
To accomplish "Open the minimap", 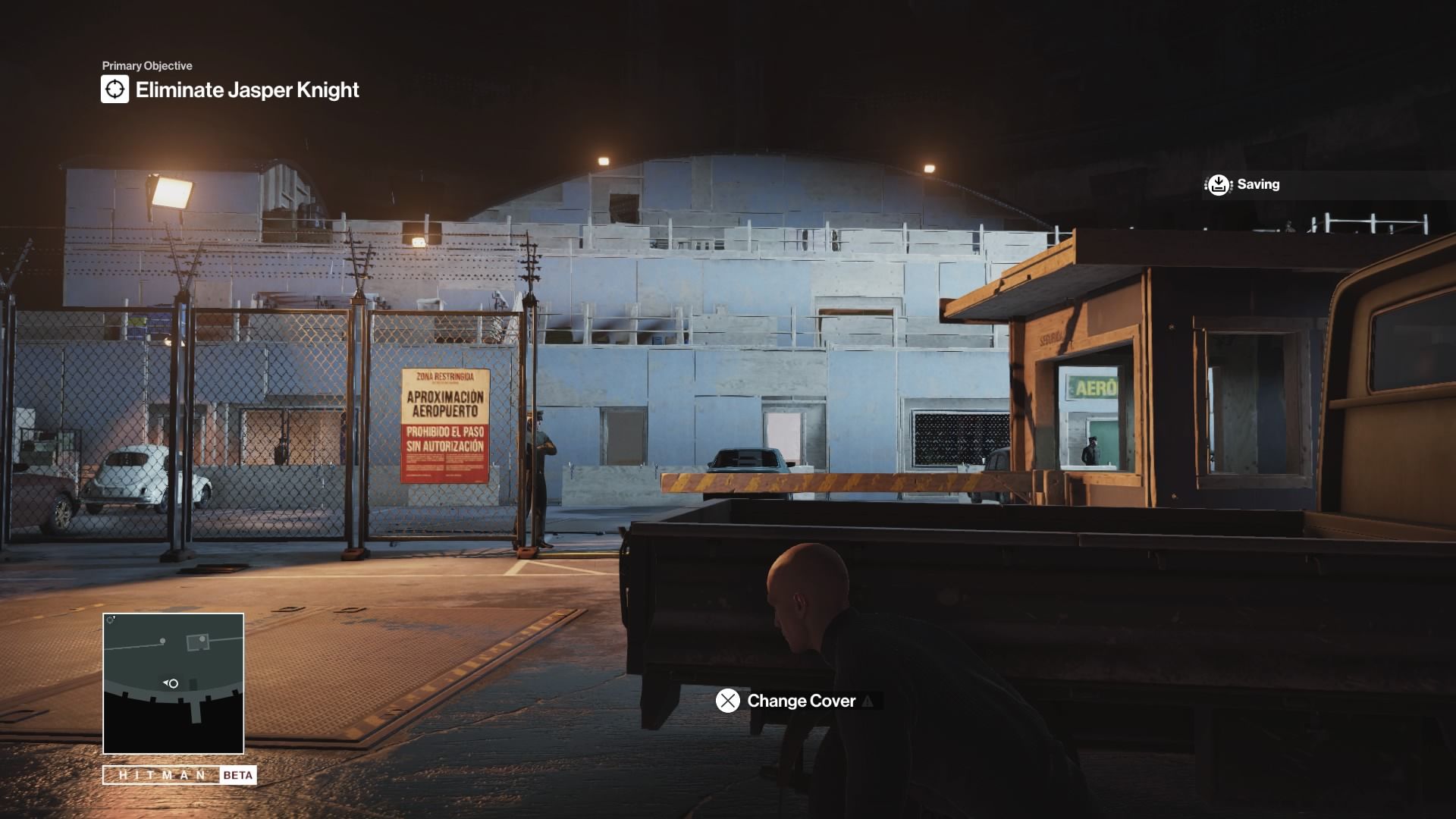I will [173, 682].
